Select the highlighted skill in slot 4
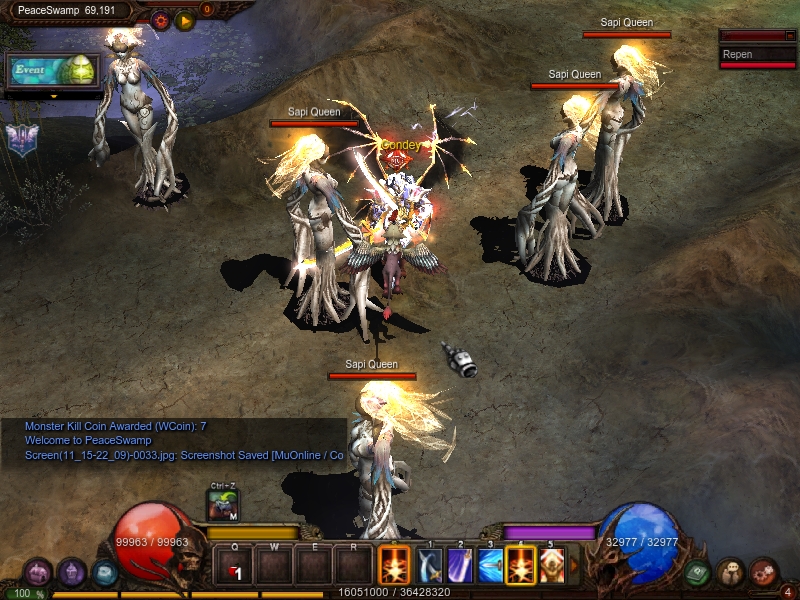The height and width of the screenshot is (600, 800). [x=521, y=566]
